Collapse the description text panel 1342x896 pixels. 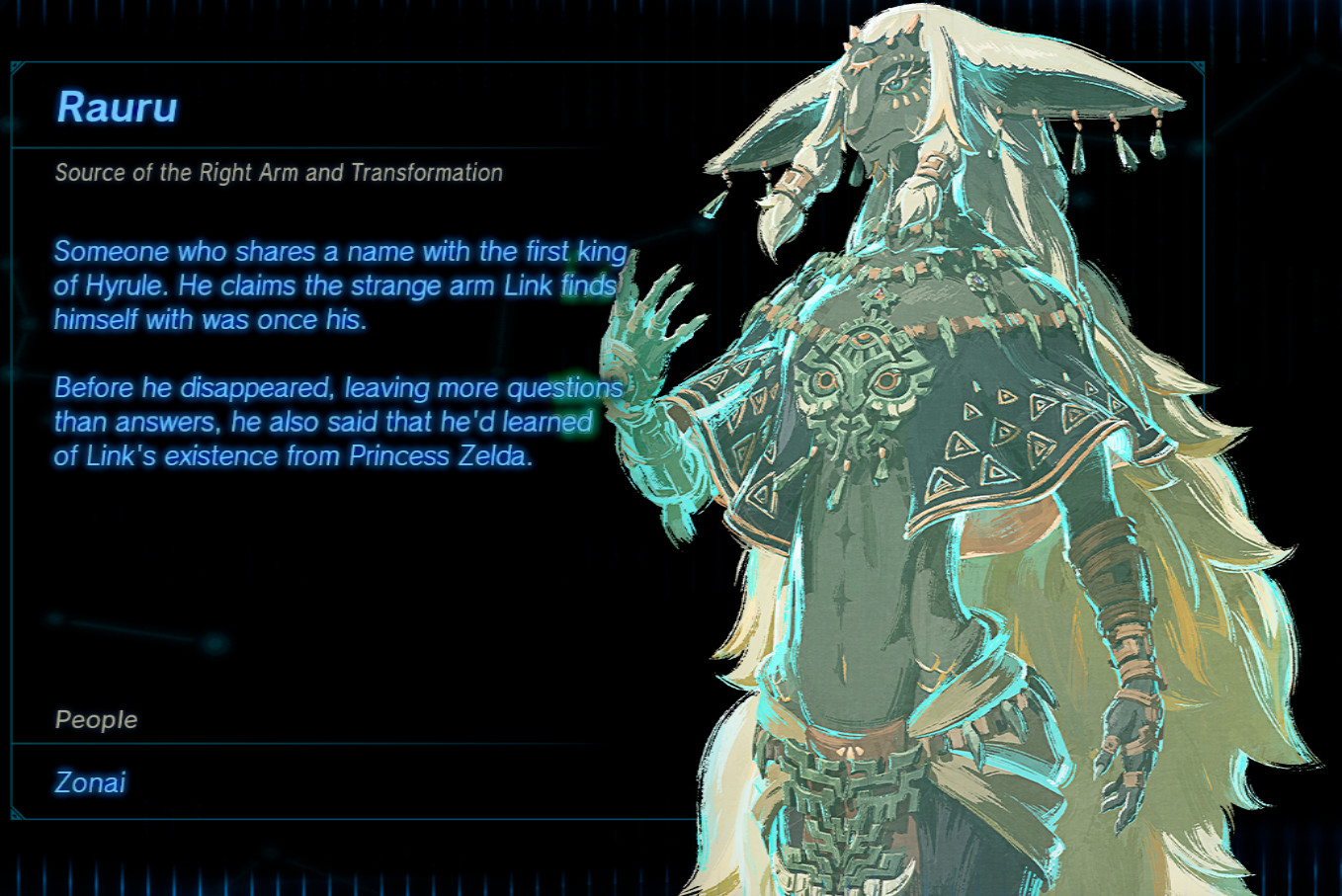click(x=336, y=356)
